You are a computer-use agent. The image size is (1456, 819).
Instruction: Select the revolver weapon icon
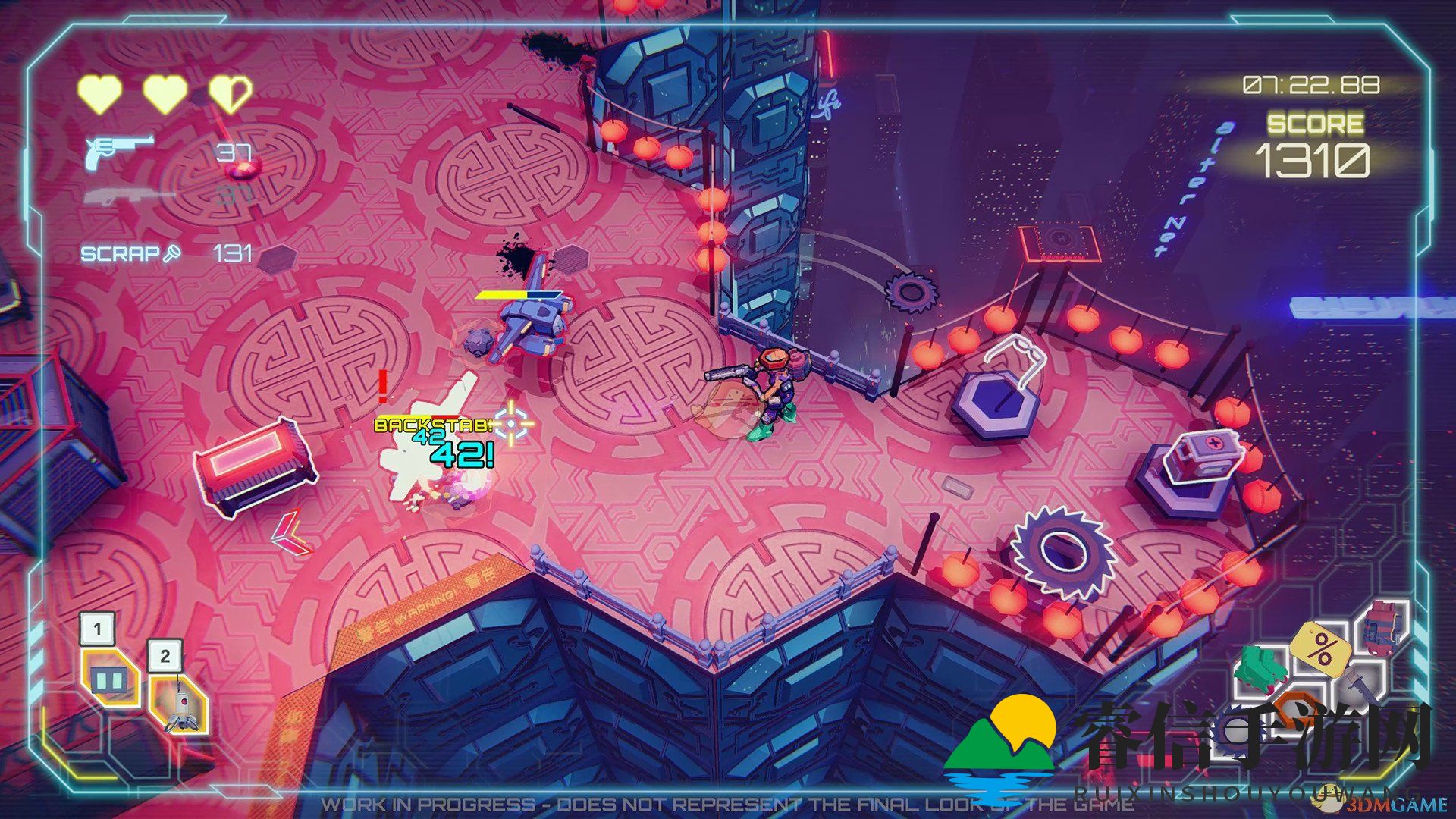click(118, 151)
